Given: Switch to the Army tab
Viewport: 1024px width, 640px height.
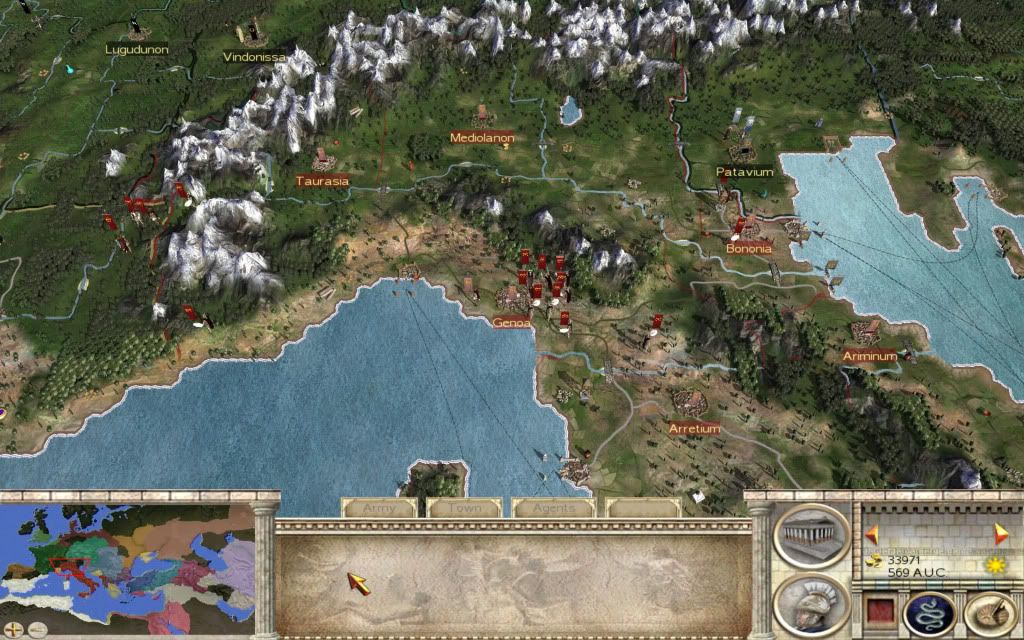Looking at the screenshot, I should (380, 508).
